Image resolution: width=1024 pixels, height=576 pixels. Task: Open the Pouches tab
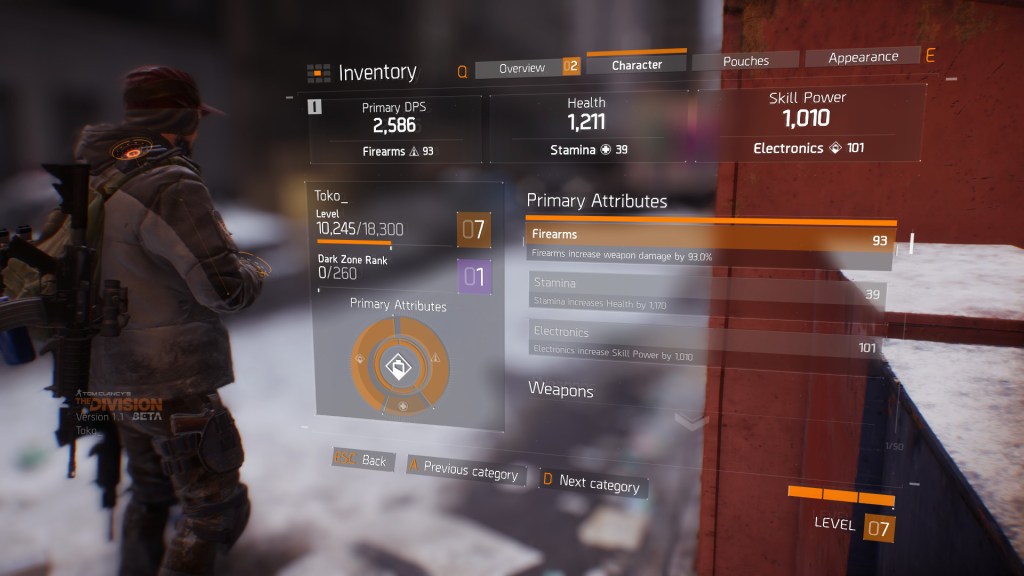point(746,61)
